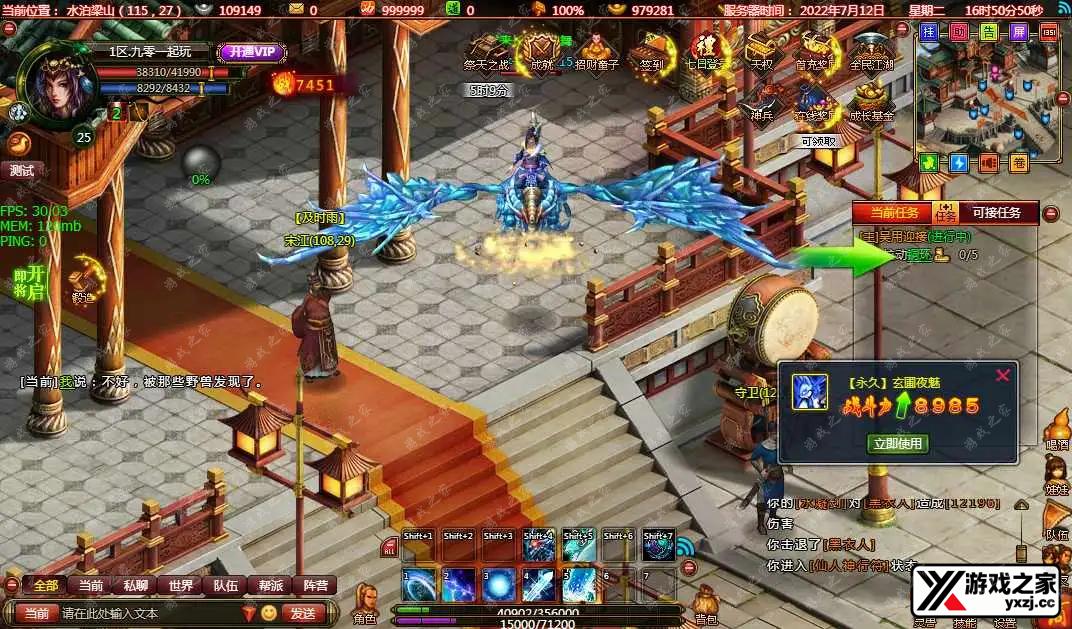Click the 开通VIP button
The height and width of the screenshot is (629, 1072).
pyautogui.click(x=252, y=53)
